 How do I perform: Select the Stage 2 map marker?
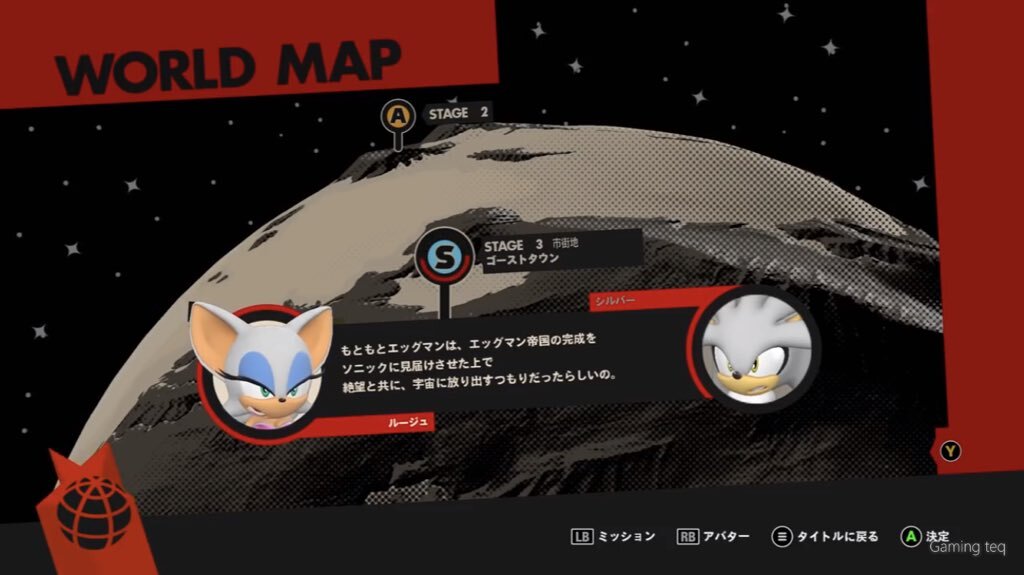[x=398, y=117]
